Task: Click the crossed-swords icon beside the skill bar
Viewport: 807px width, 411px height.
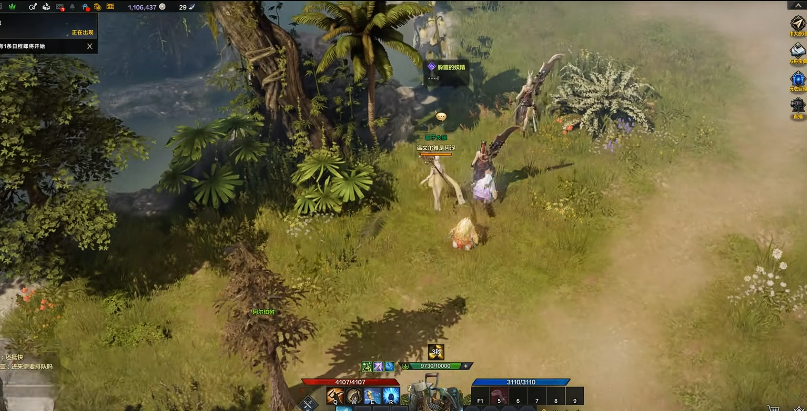Action: pyautogui.click(x=309, y=402)
